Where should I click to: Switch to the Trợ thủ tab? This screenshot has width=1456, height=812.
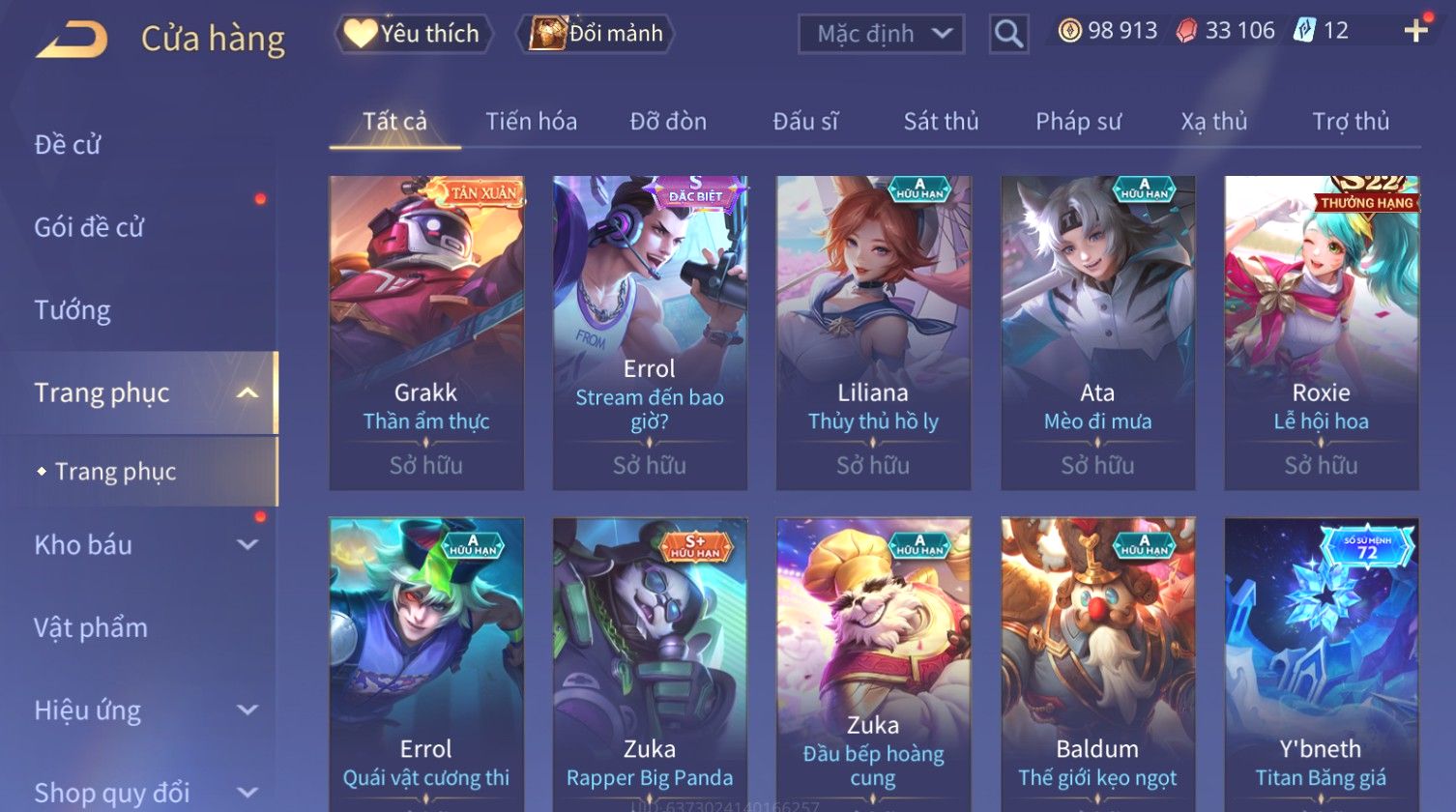pyautogui.click(x=1350, y=122)
